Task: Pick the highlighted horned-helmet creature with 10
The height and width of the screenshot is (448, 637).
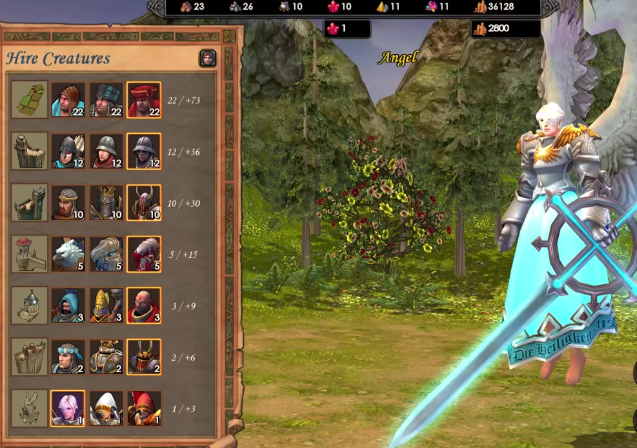Action: [144, 202]
